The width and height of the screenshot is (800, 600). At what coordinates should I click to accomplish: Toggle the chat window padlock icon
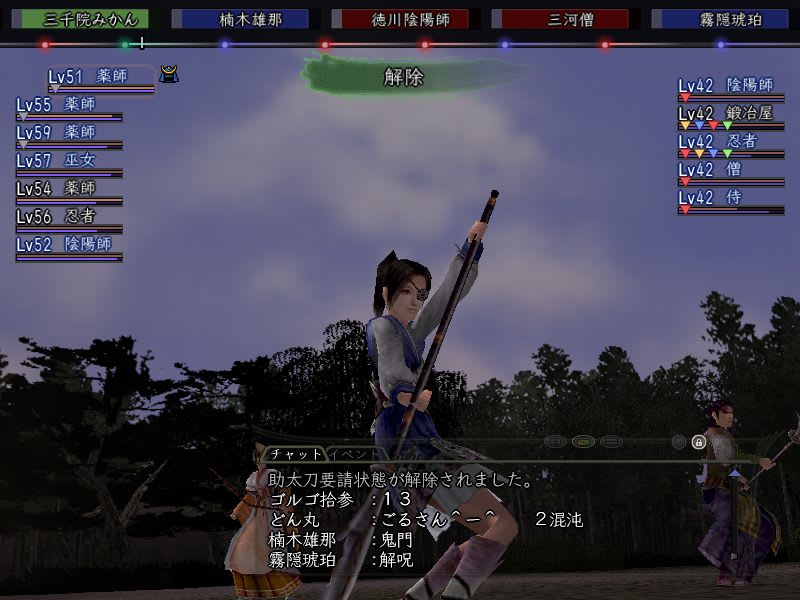[x=699, y=442]
